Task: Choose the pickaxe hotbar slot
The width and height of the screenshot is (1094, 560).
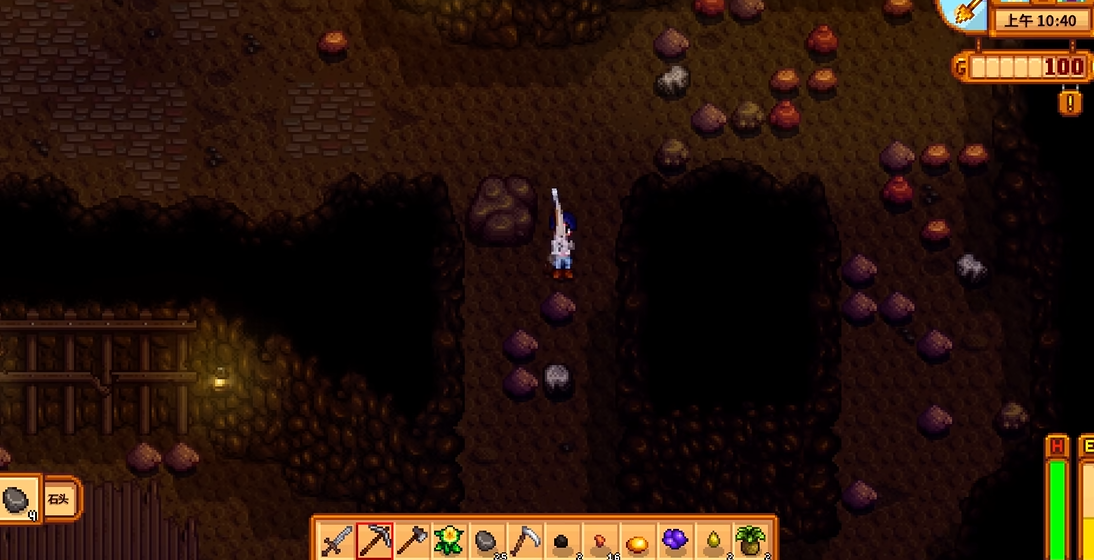Action: click(375, 541)
